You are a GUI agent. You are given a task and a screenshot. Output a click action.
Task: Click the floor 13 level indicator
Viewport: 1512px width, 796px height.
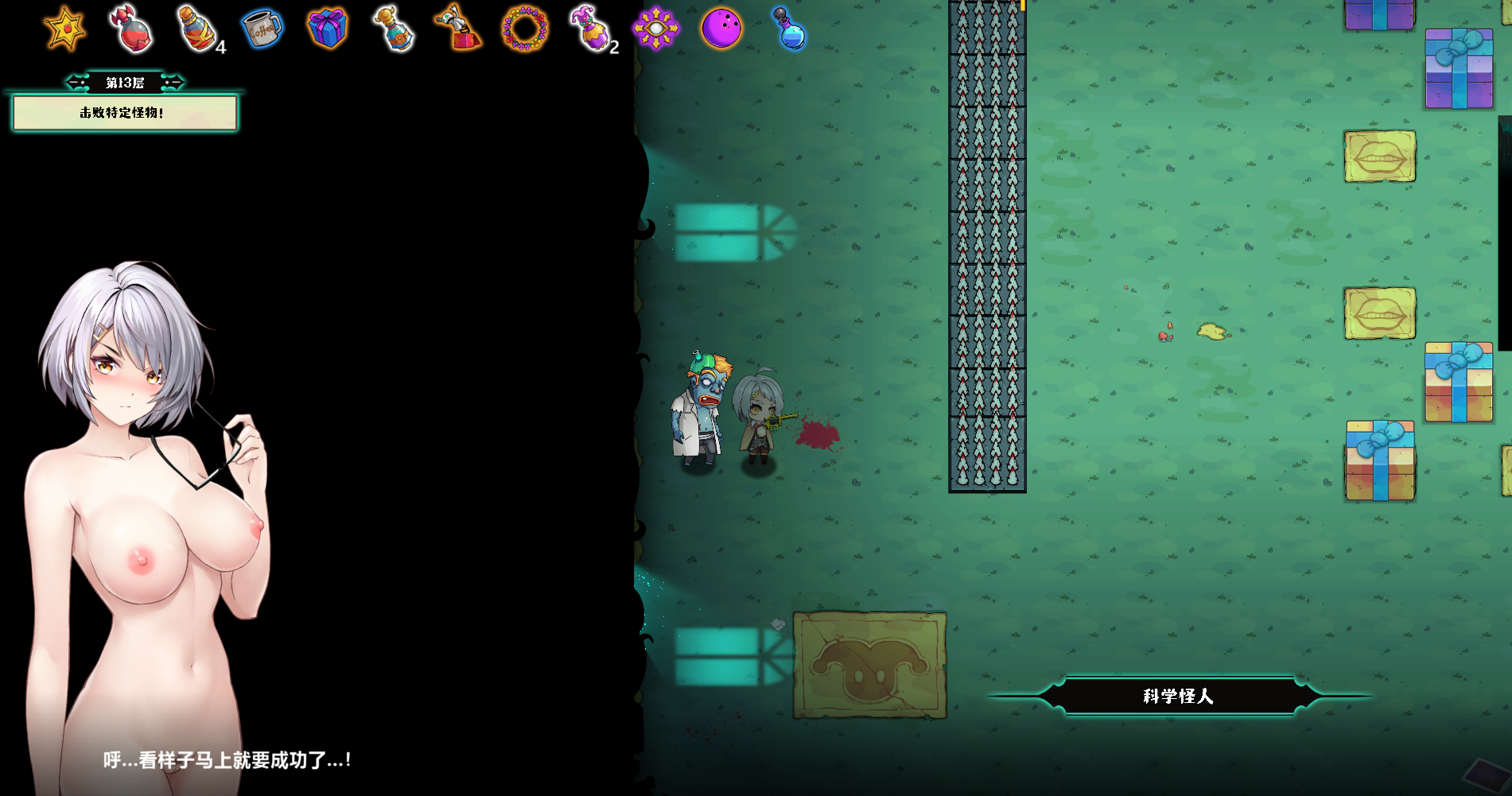(125, 83)
